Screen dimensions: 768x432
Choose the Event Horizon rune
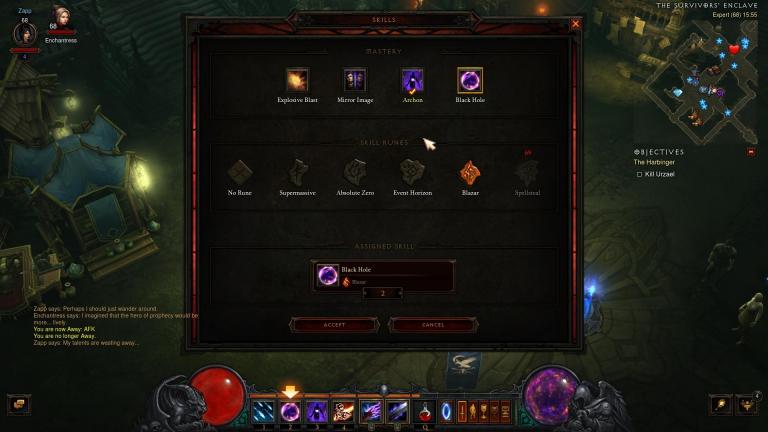pyautogui.click(x=412, y=173)
